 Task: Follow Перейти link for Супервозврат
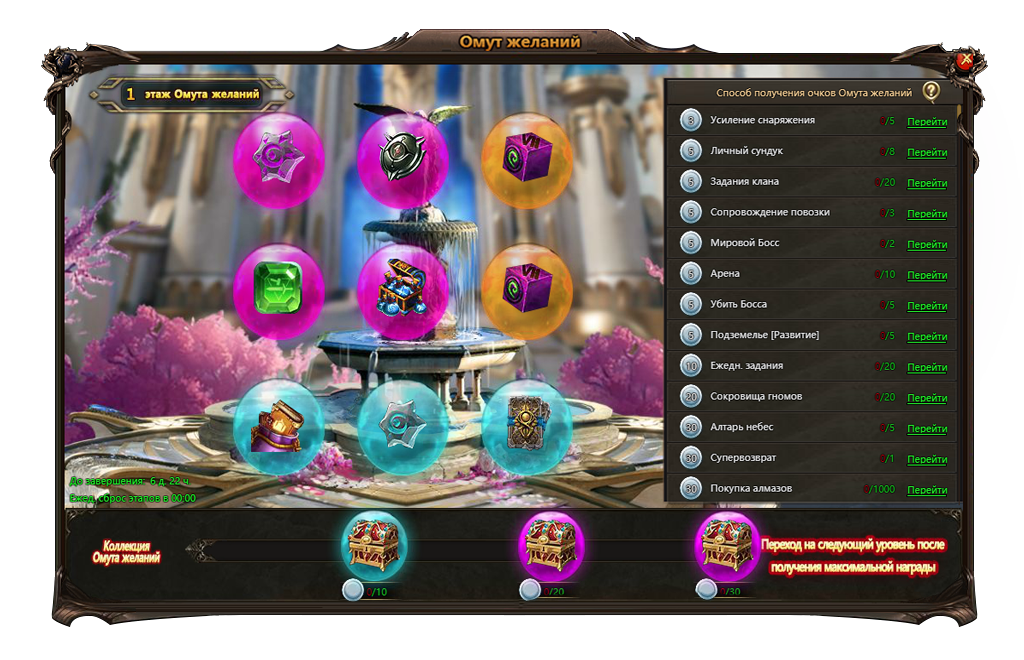(x=927, y=460)
